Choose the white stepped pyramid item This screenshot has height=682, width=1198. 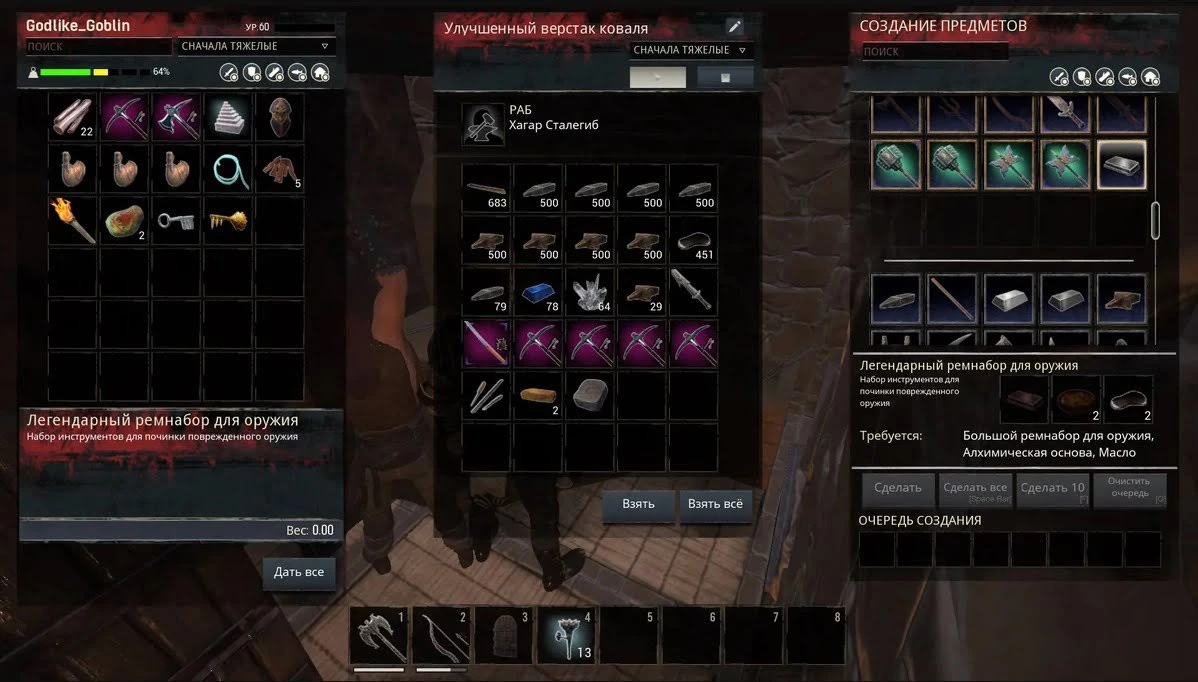pyautogui.click(x=227, y=118)
